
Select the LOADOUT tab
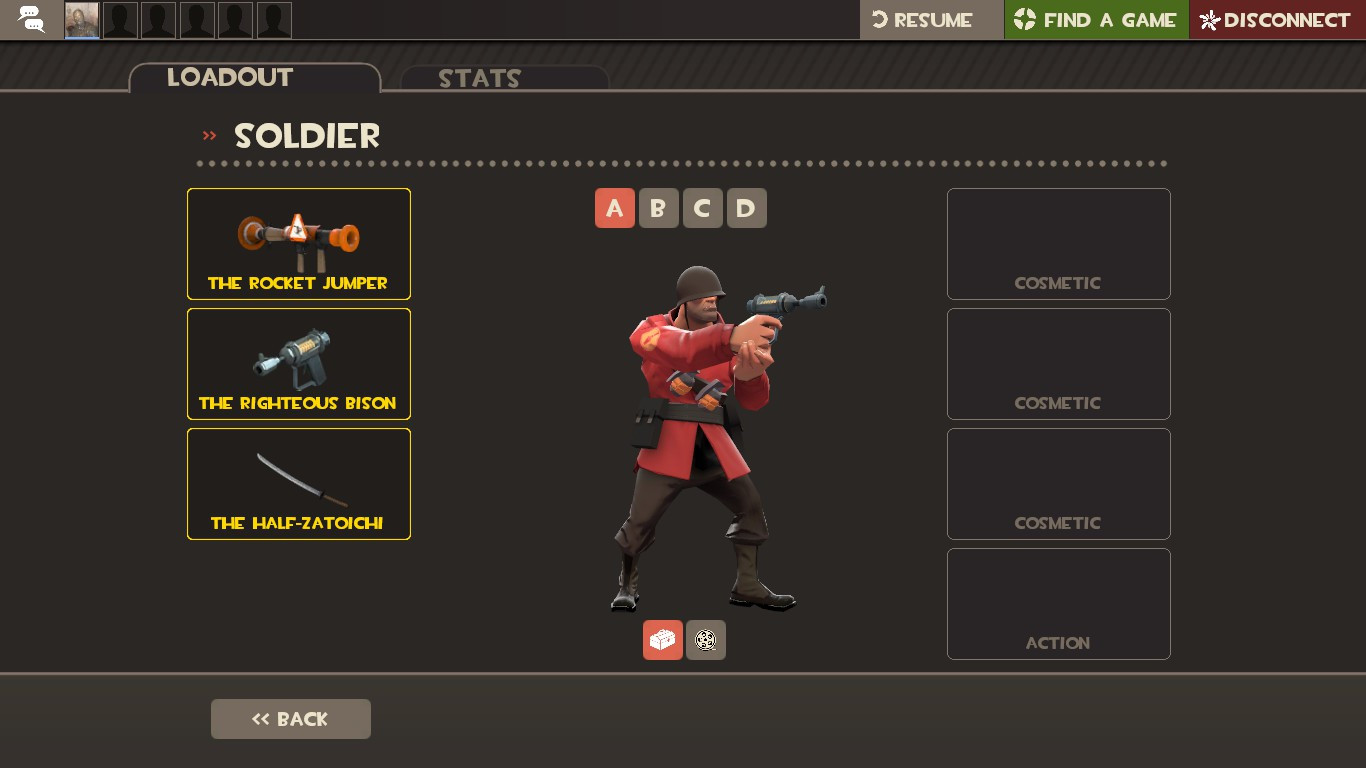coord(229,78)
